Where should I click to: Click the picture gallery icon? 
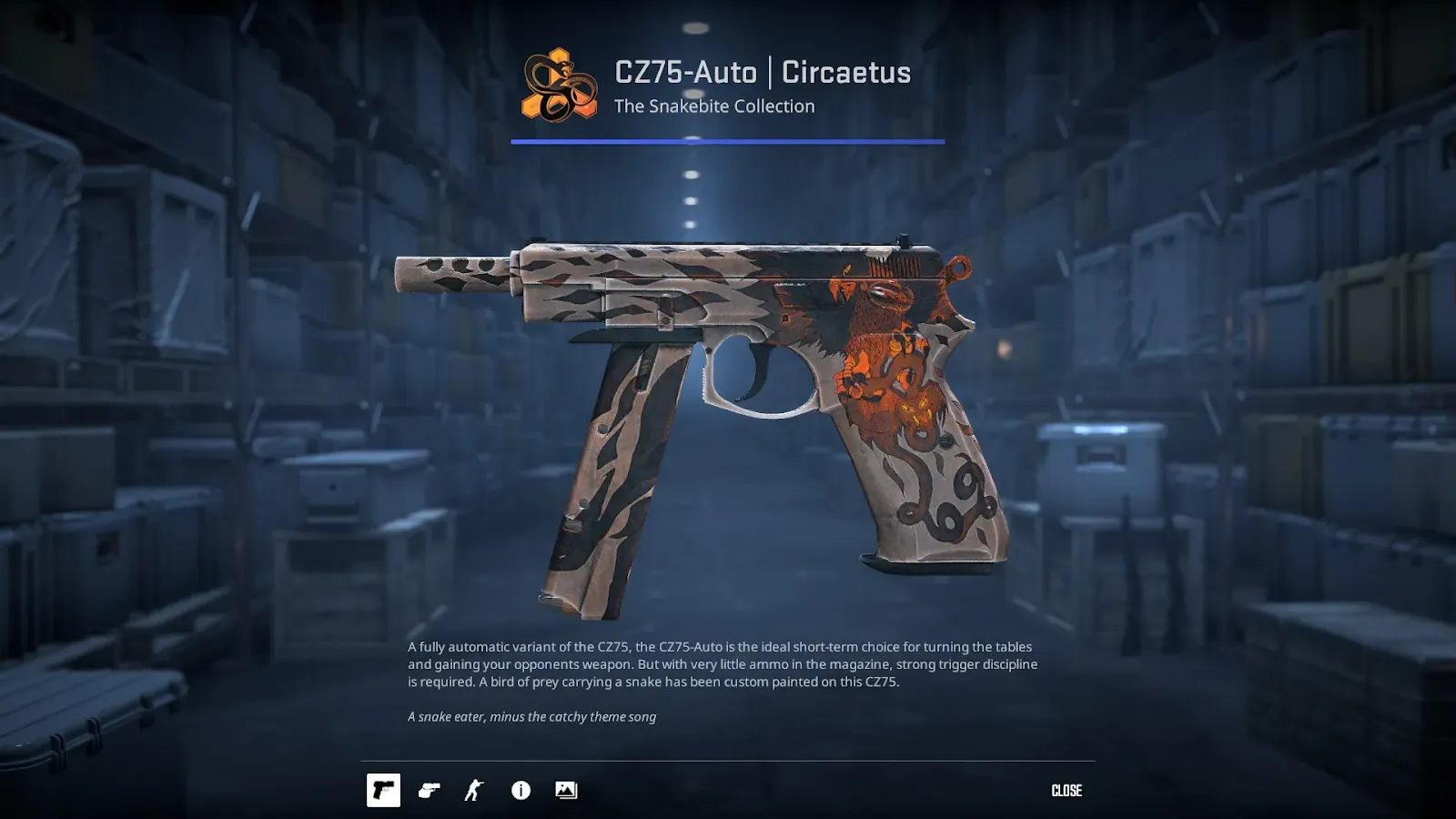566,790
